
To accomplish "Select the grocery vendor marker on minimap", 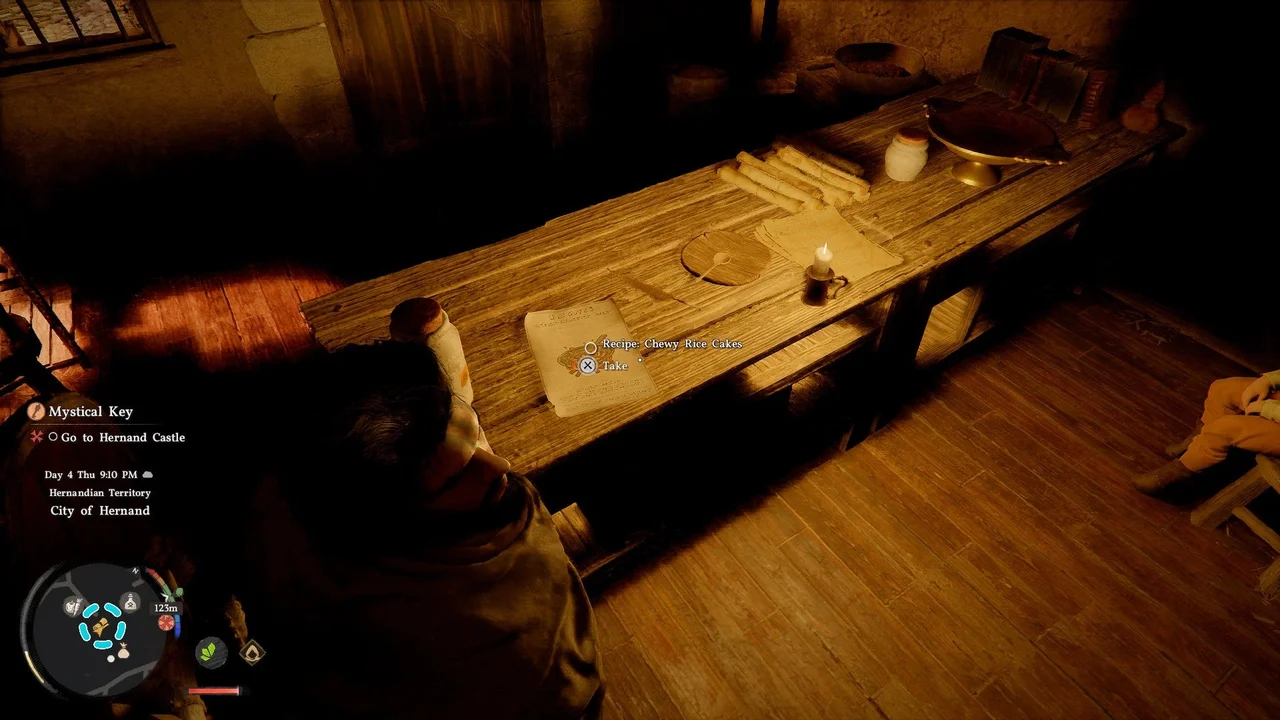I will [x=74, y=605].
